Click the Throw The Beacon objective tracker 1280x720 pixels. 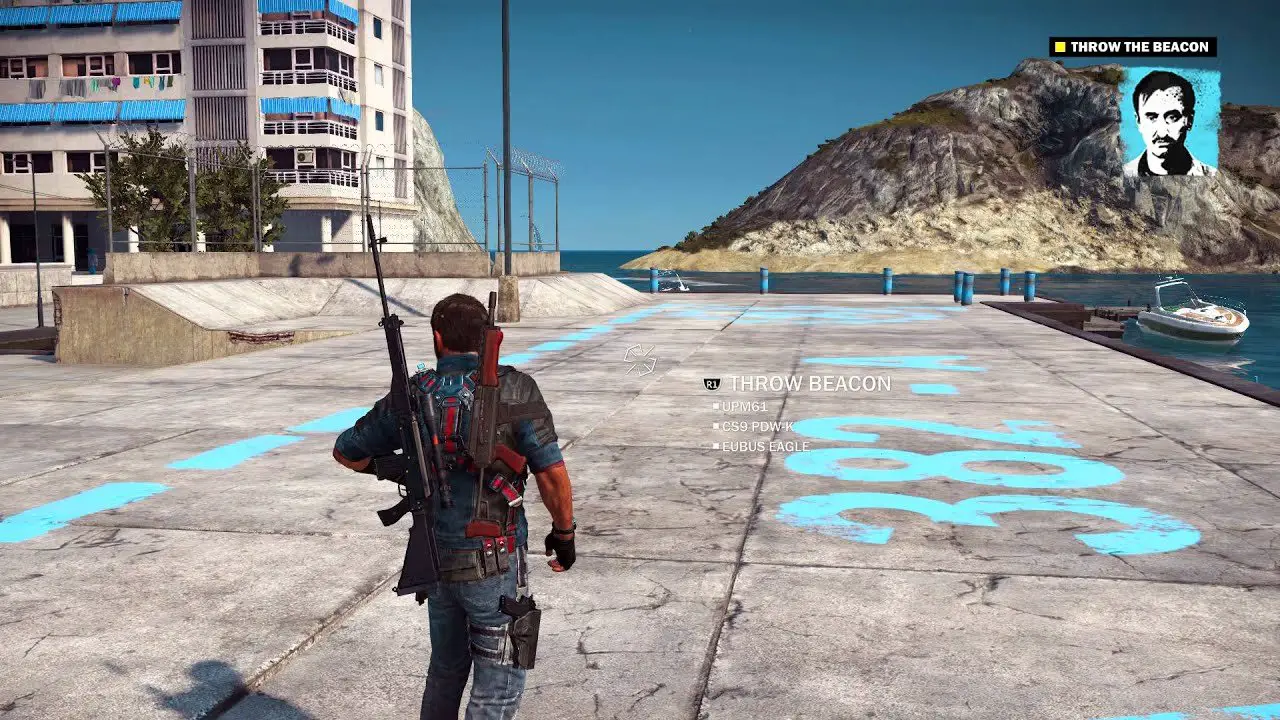tap(1133, 47)
